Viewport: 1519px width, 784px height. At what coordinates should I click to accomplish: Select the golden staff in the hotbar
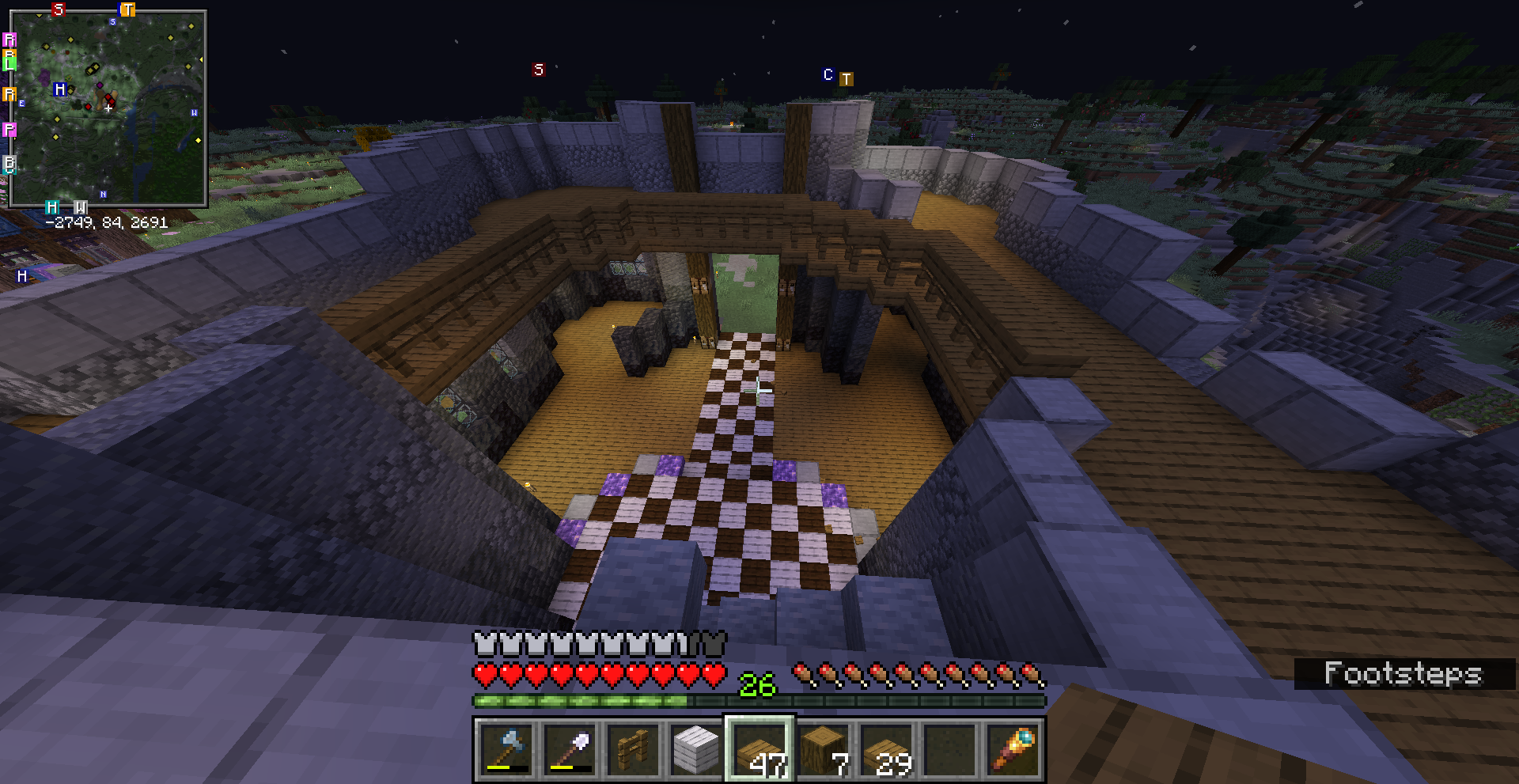tap(1013, 748)
